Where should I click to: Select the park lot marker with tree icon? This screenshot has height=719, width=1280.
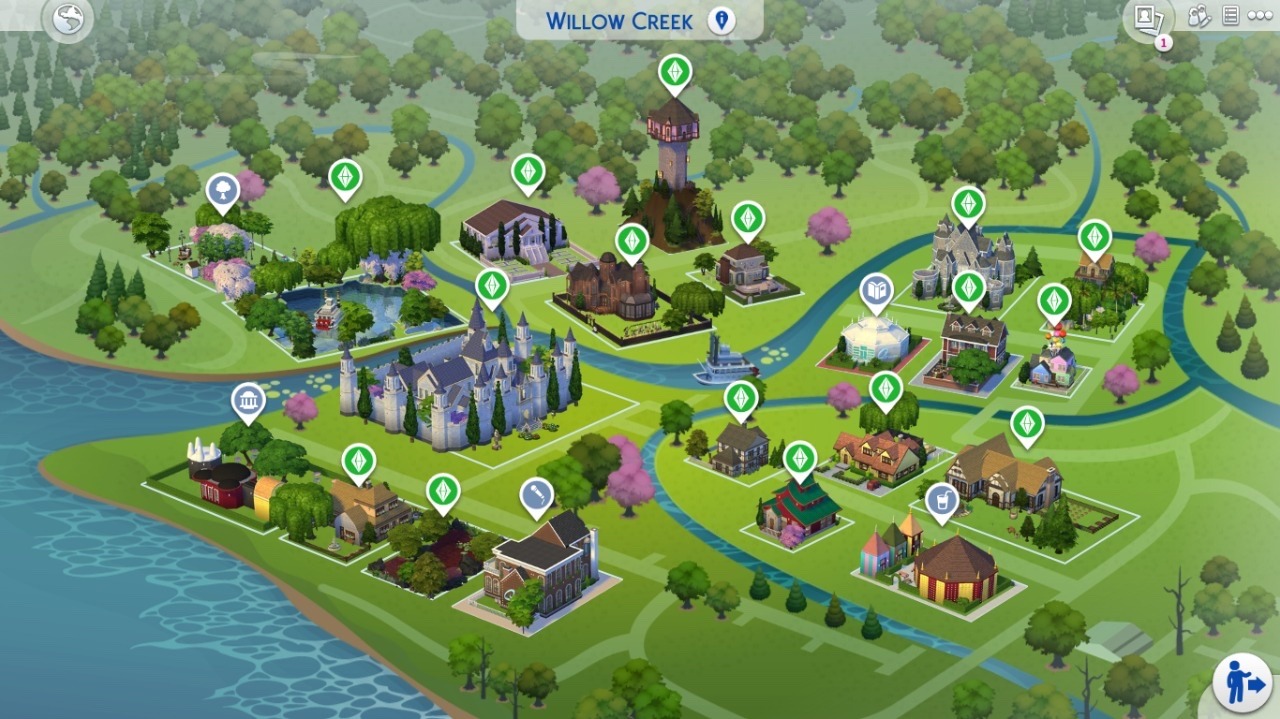click(222, 190)
